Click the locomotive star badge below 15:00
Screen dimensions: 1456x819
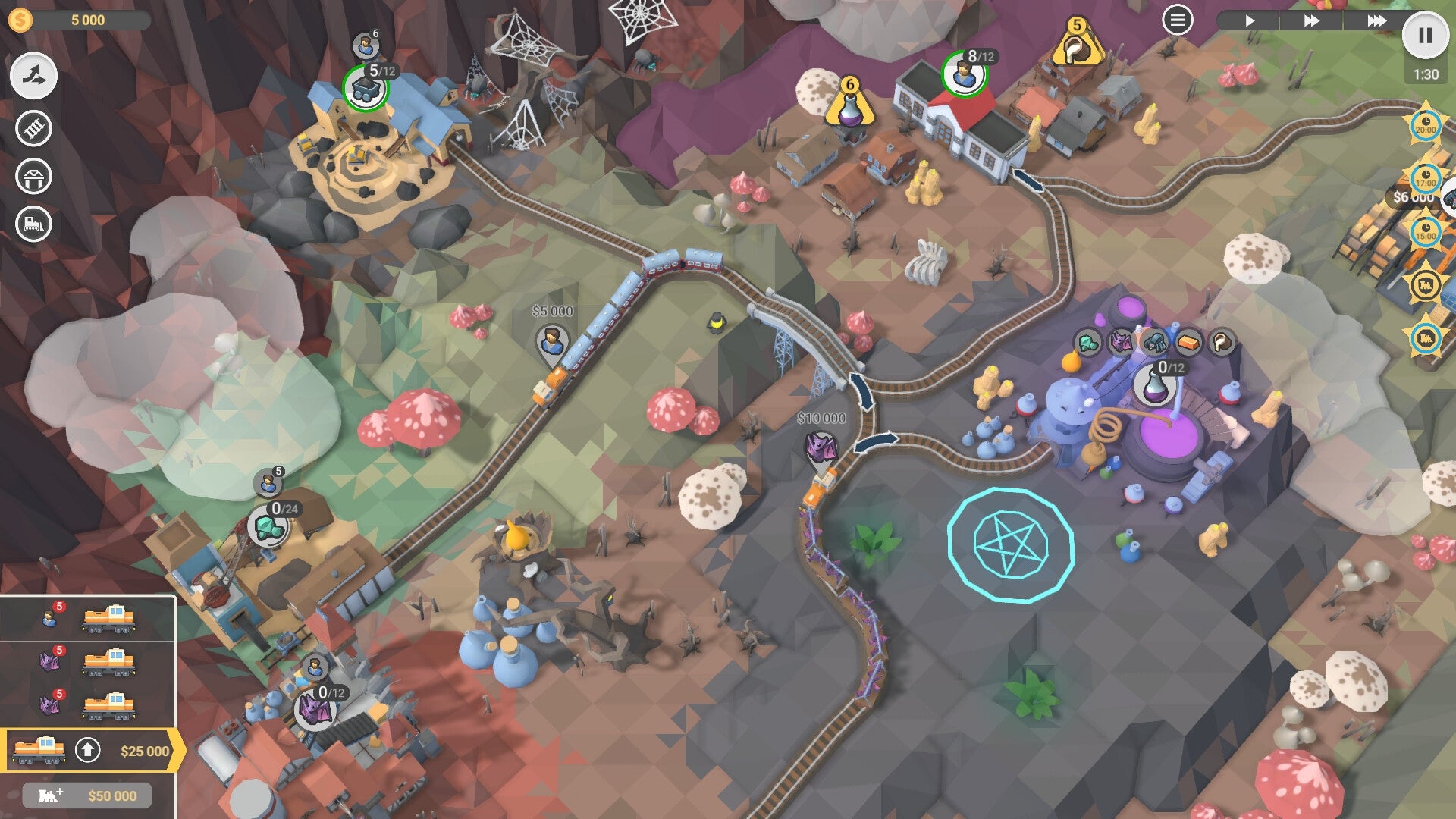point(1426,284)
